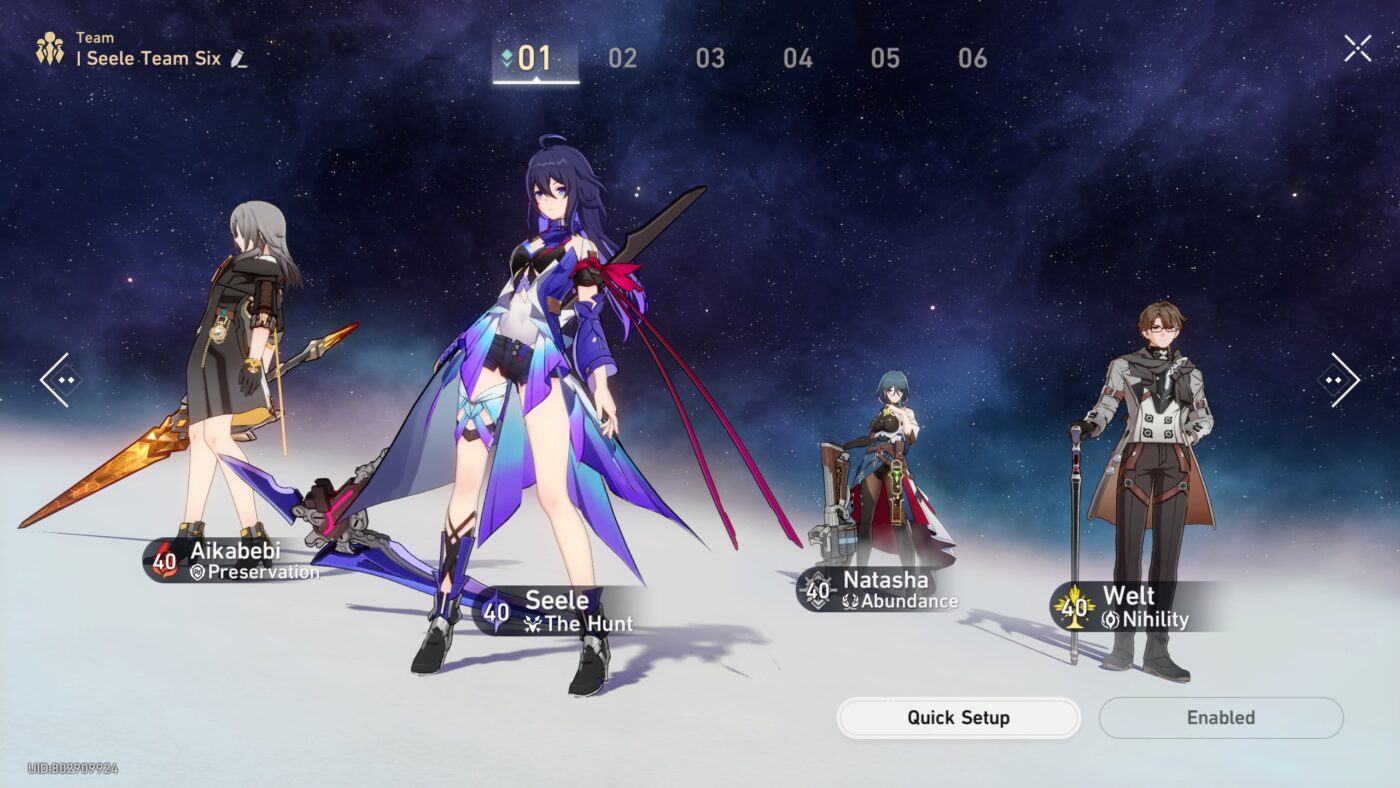
Task: Select Aikabebi Preservation character label
Action: tap(236, 561)
